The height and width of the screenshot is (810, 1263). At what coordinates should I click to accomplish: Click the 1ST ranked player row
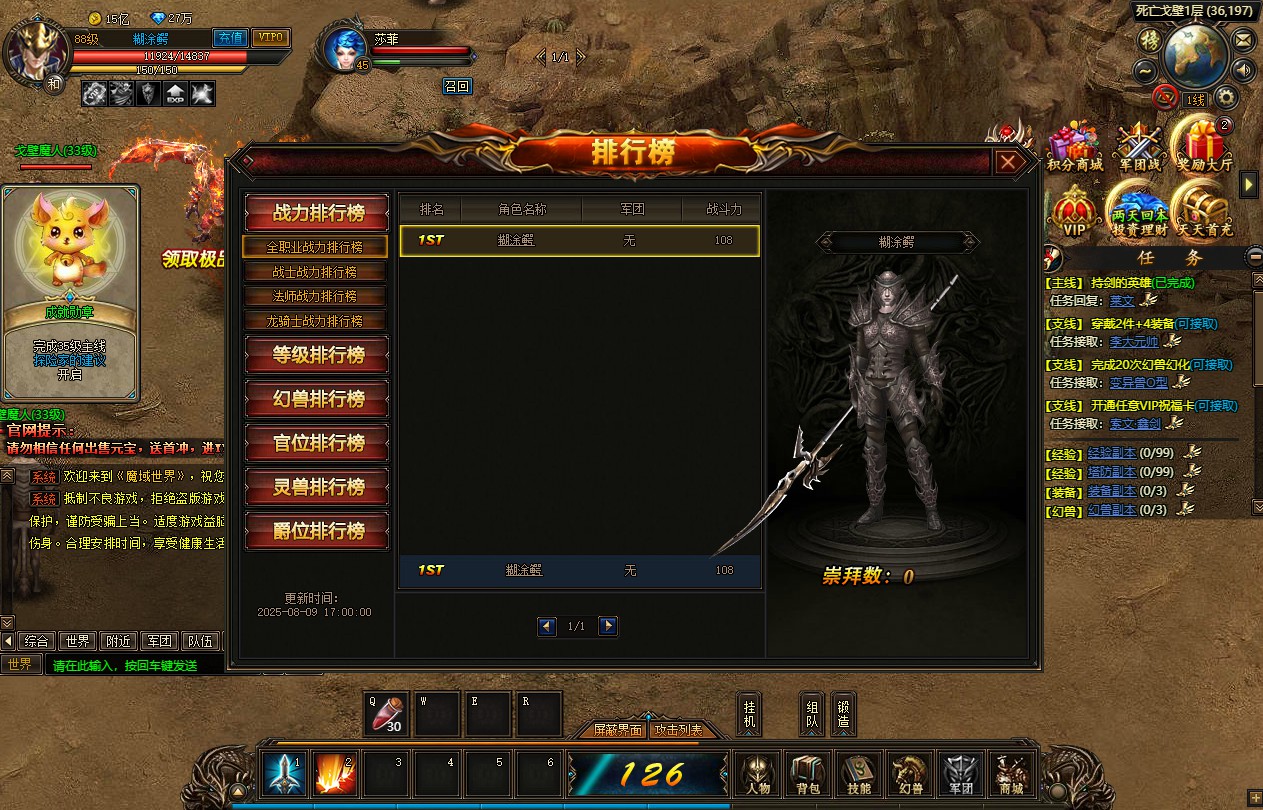click(579, 241)
